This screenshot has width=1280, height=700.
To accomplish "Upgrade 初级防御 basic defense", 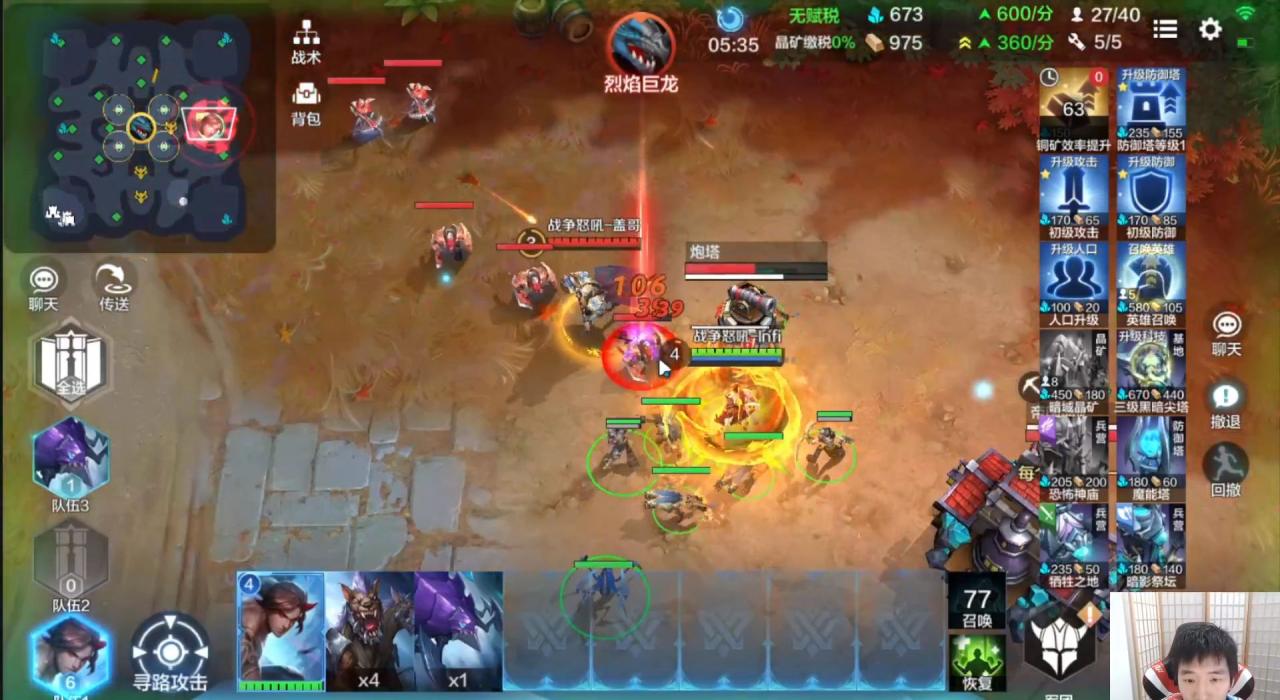I will (1151, 197).
